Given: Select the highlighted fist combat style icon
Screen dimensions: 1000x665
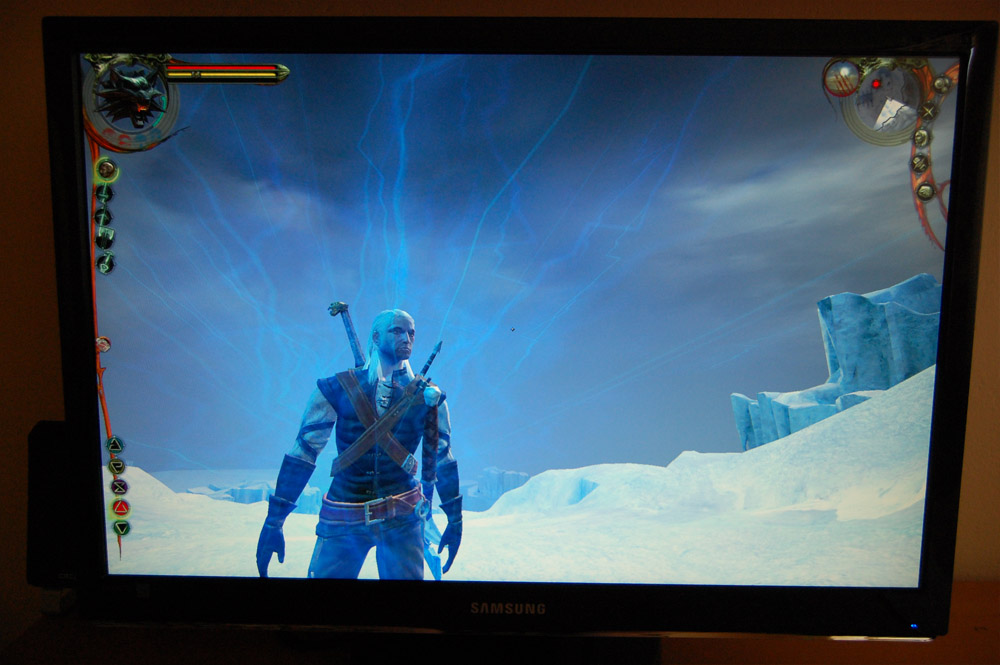Looking at the screenshot, I should (x=106, y=170).
